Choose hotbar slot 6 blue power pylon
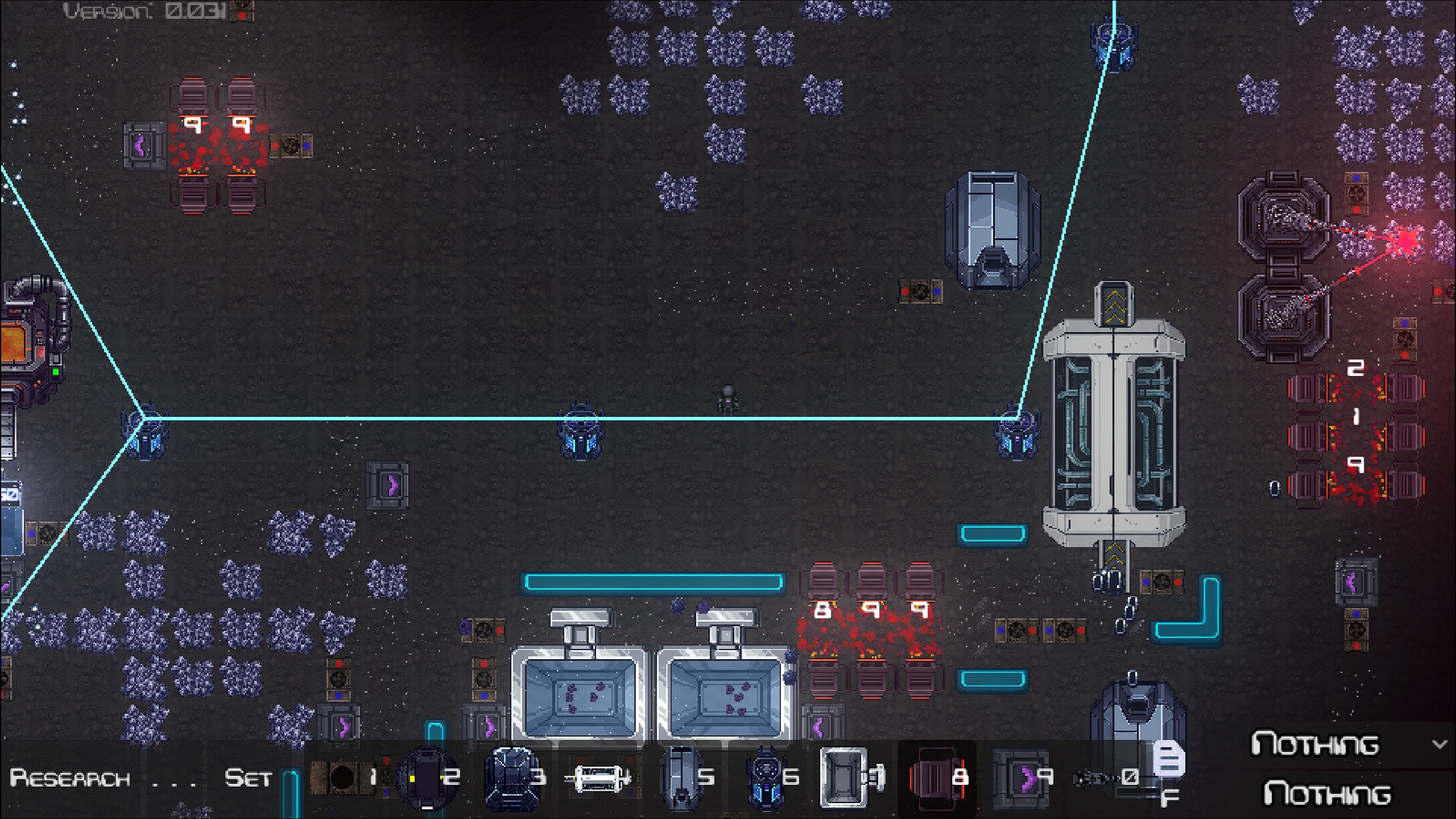Image resolution: width=1456 pixels, height=819 pixels. click(x=766, y=778)
